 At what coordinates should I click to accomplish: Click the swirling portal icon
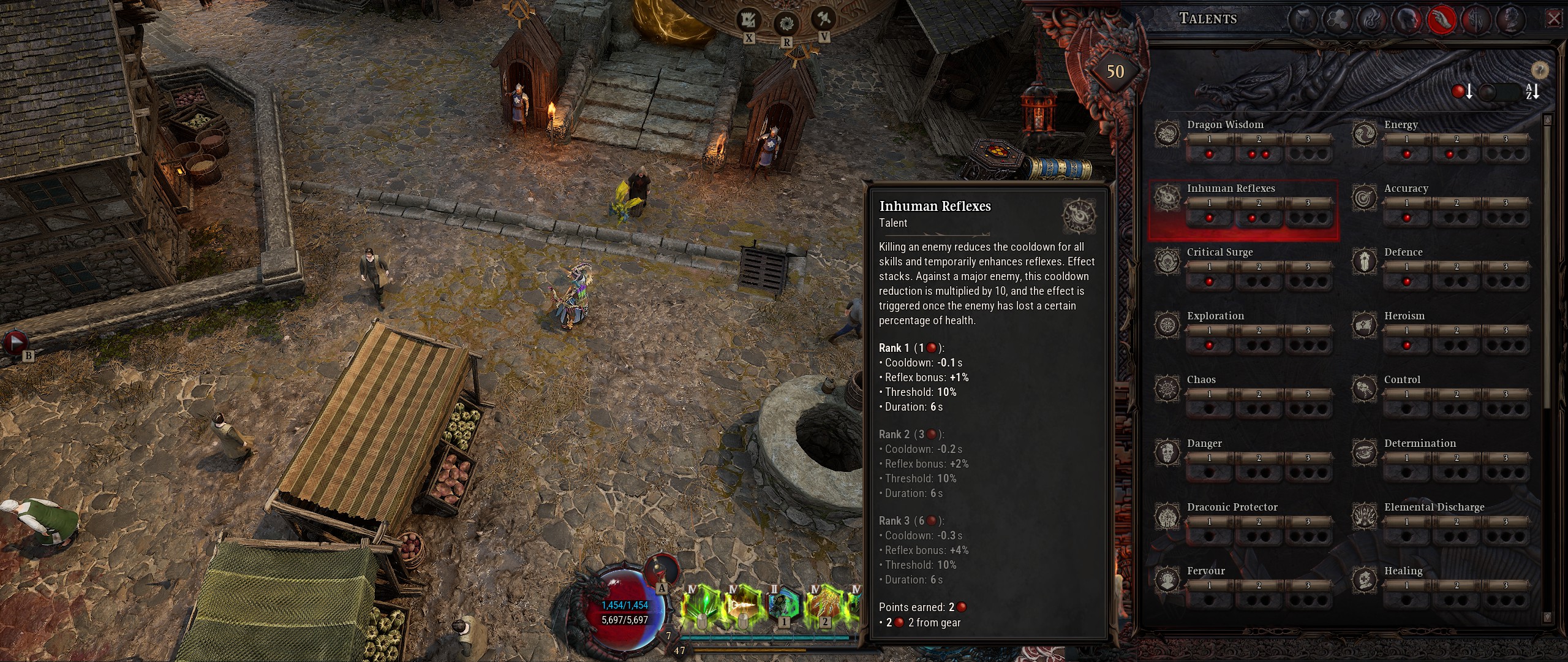pos(785,25)
